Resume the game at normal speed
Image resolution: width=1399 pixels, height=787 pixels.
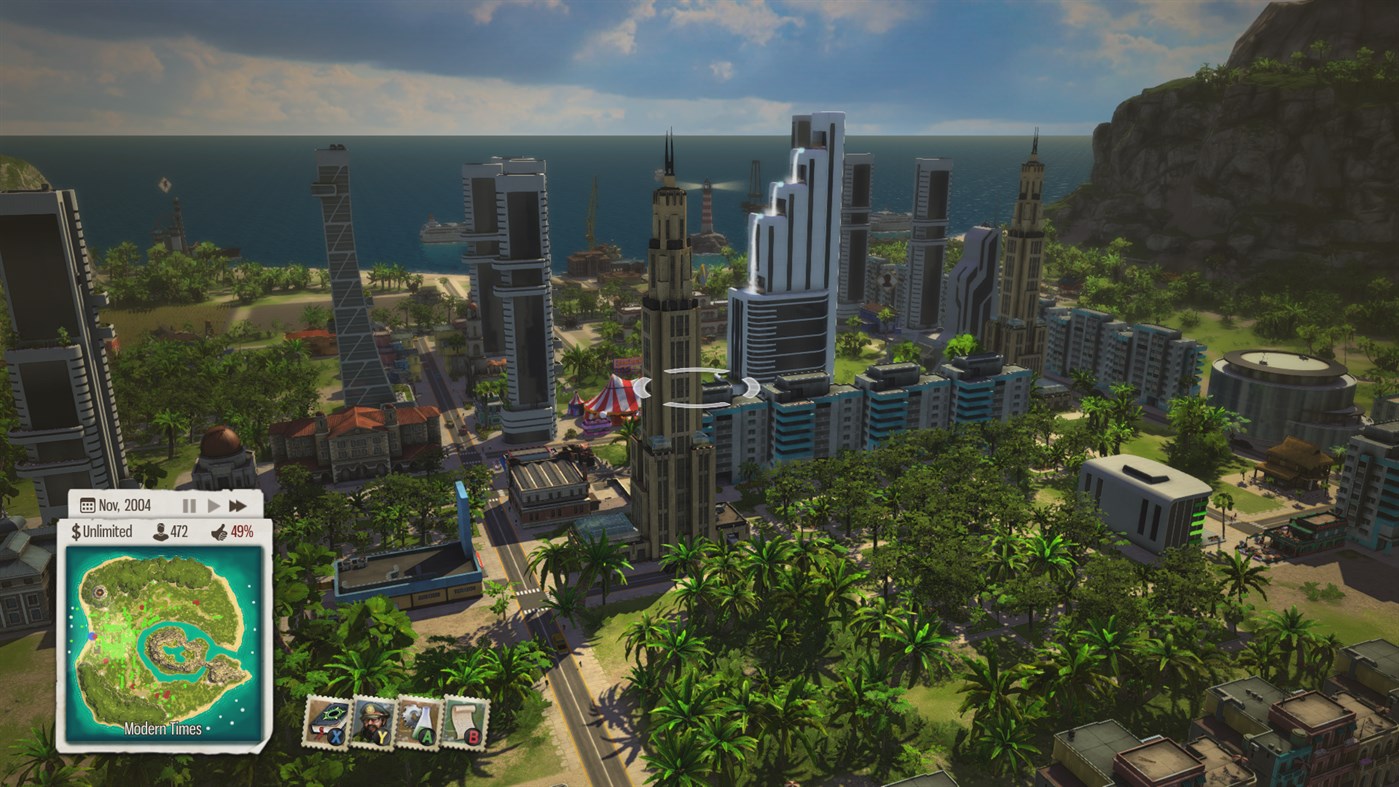[213, 506]
